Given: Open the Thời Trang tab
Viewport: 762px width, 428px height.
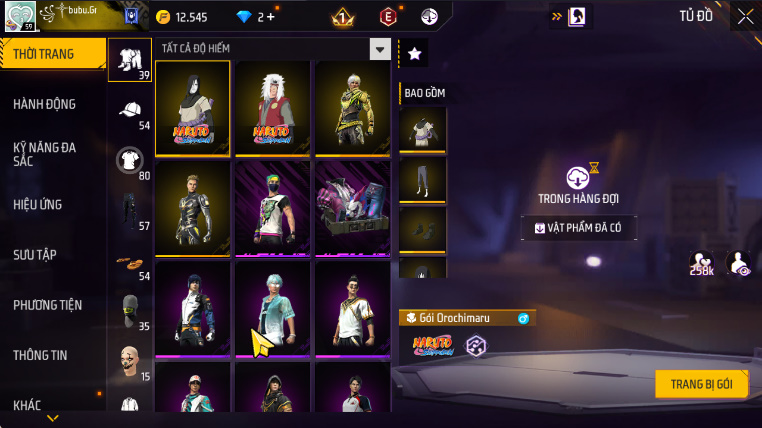Looking at the screenshot, I should tap(50, 54).
